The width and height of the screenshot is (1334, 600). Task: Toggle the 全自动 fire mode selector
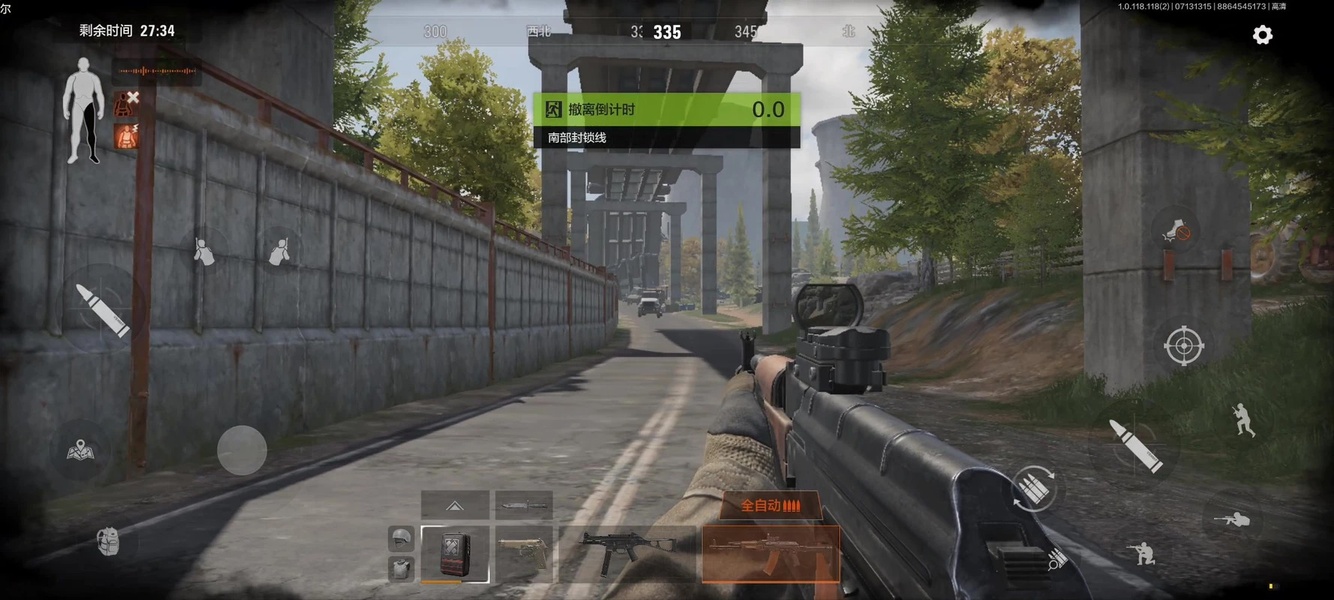click(770, 505)
